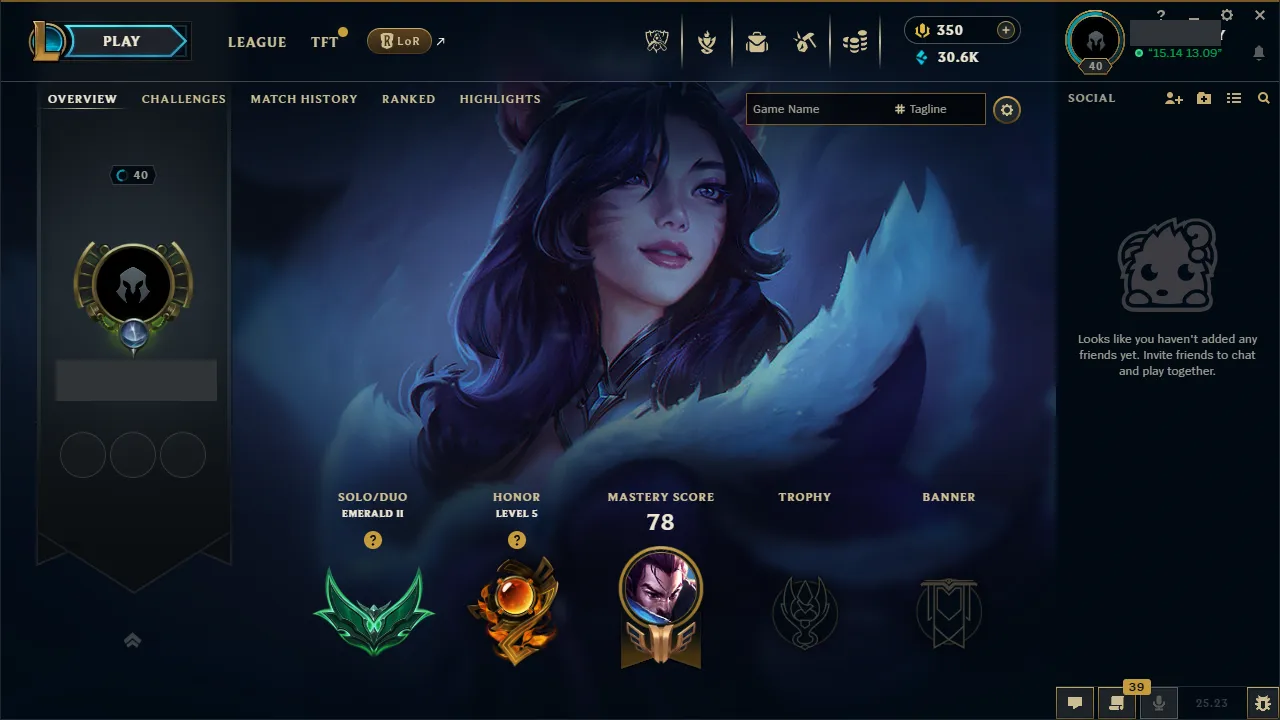The image size is (1280, 720).
Task: Switch to the MATCH HISTORY tab
Action: pyautogui.click(x=304, y=99)
